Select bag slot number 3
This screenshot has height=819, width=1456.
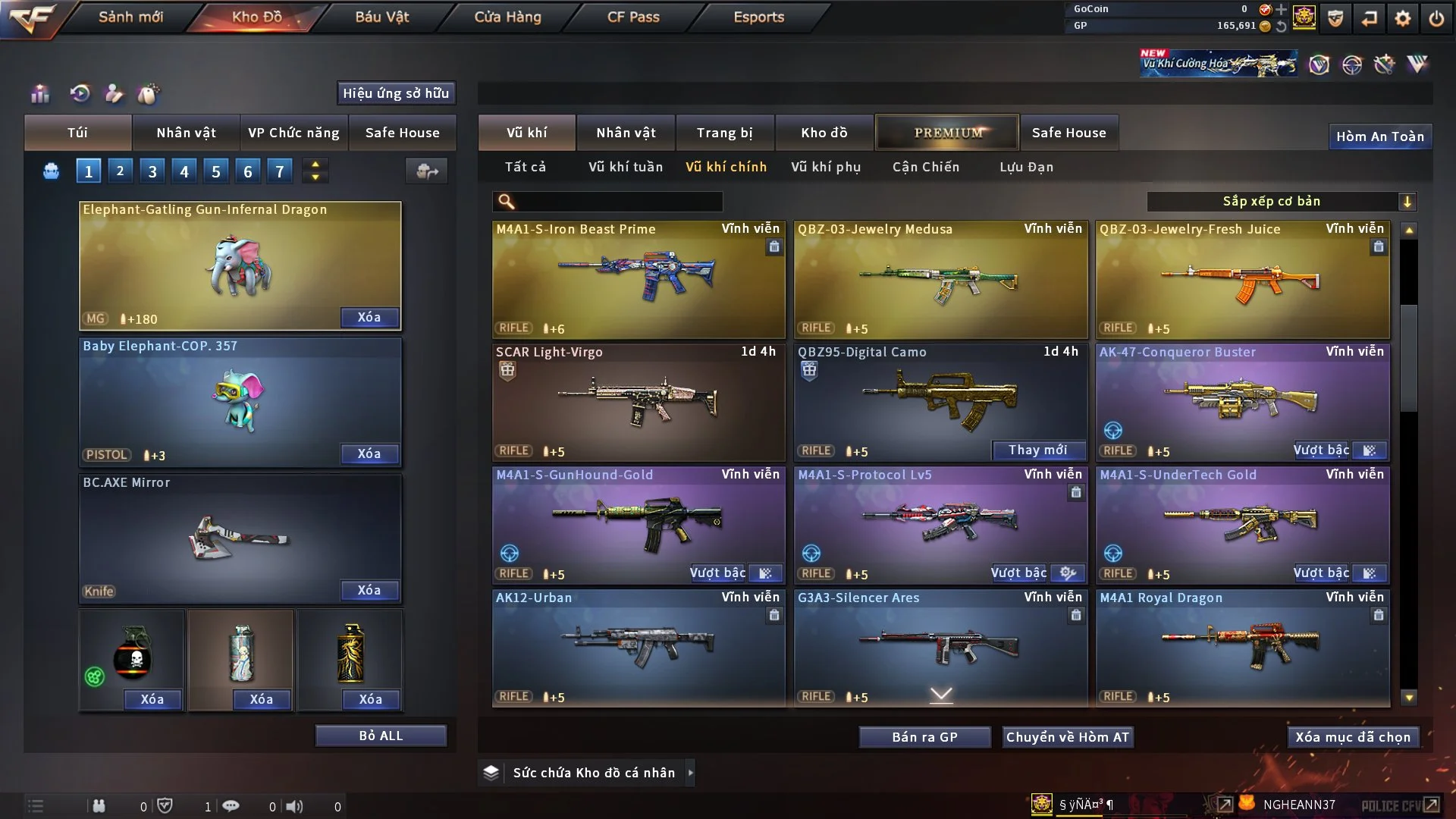click(x=152, y=171)
